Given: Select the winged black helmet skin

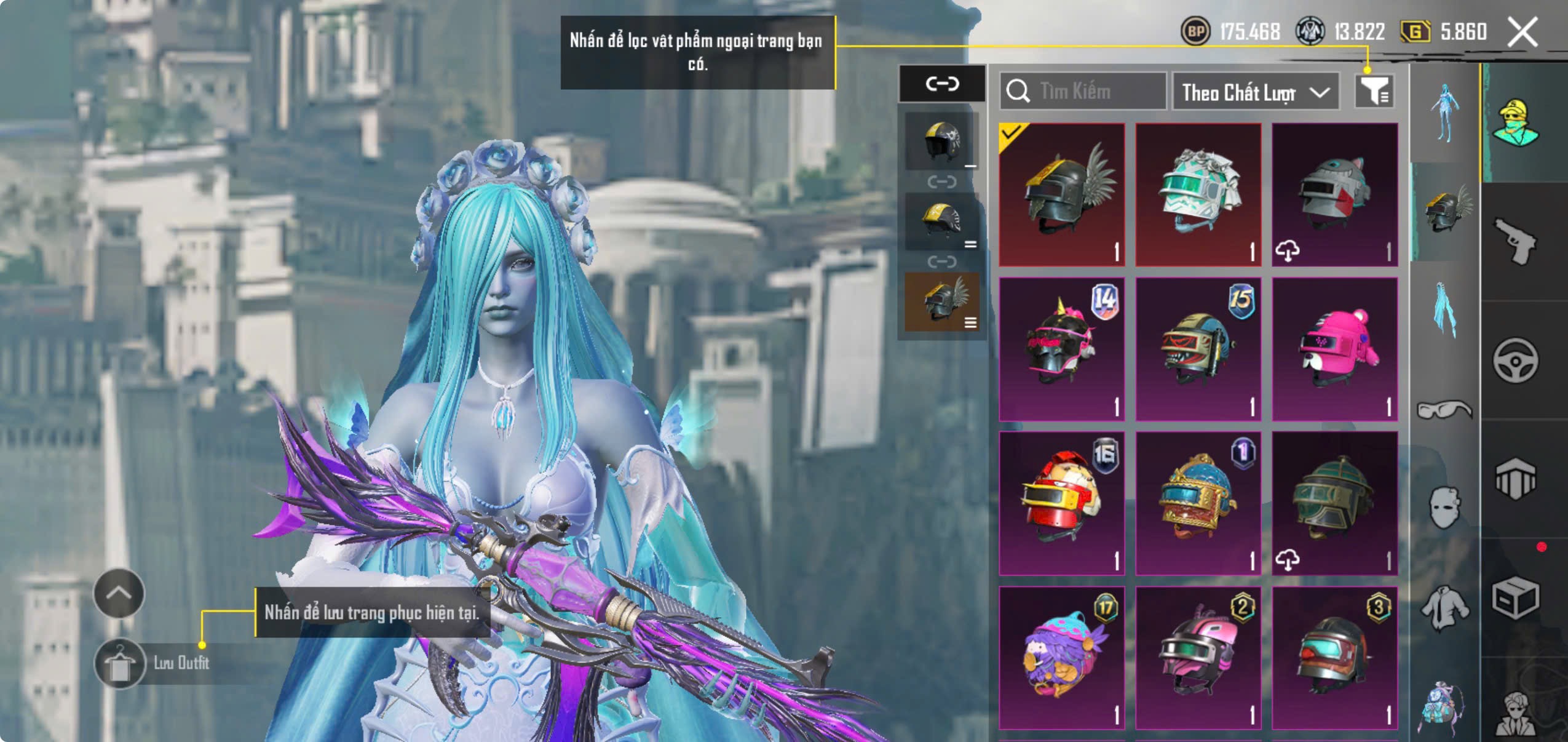Looking at the screenshot, I should coord(1062,194).
